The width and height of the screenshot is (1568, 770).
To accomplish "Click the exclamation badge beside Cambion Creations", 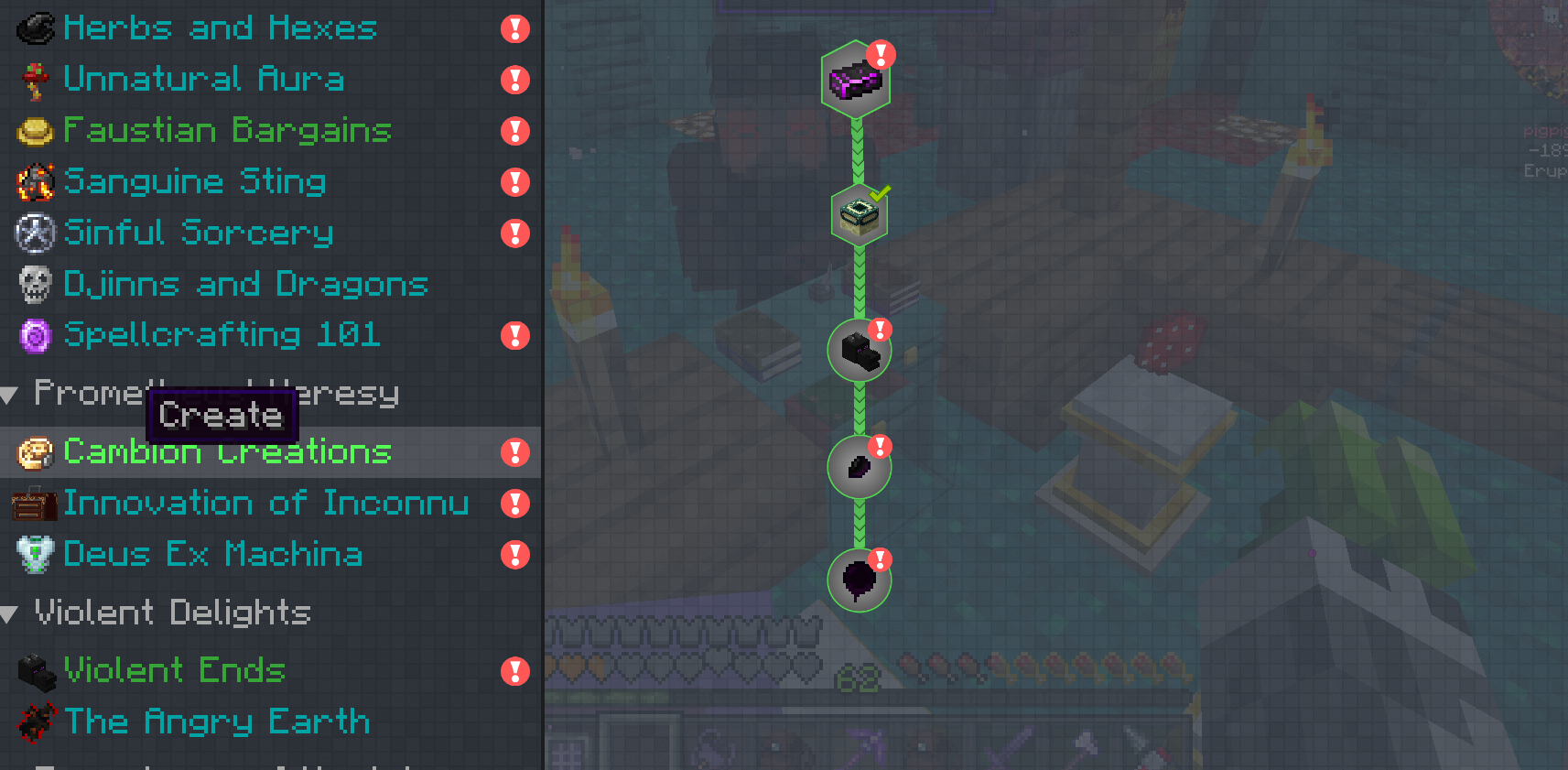I will click(515, 451).
